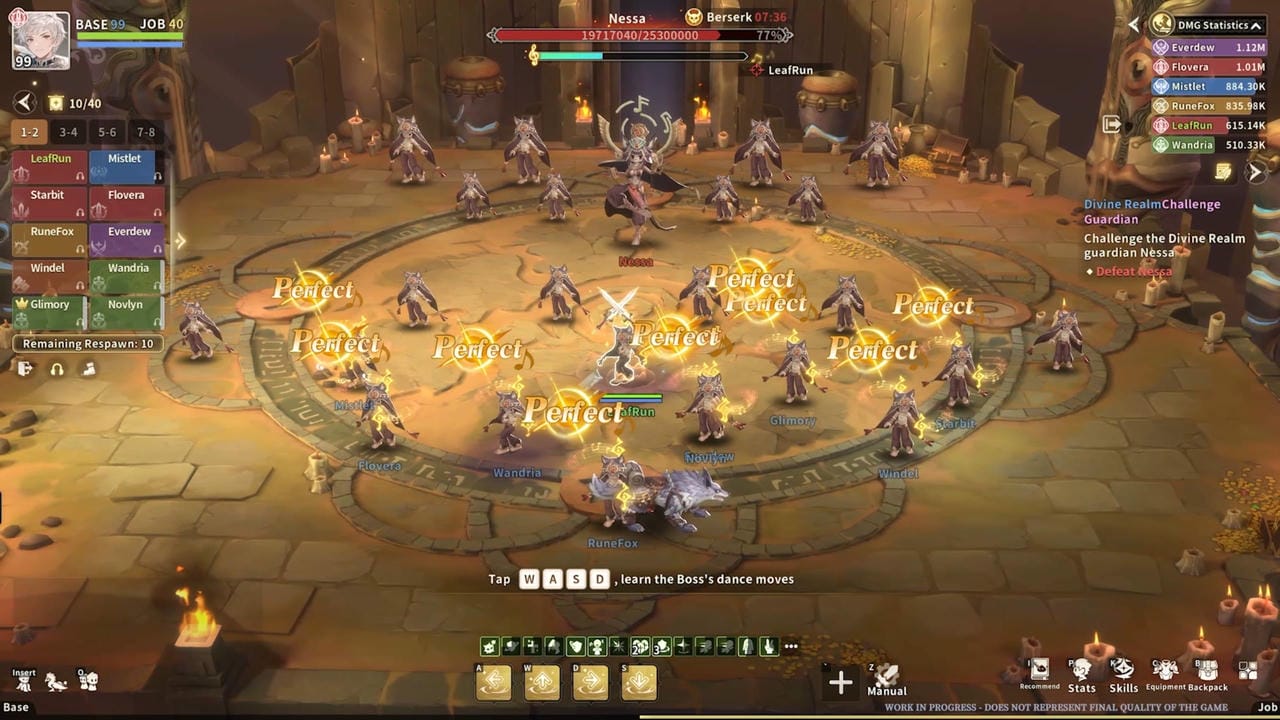Click the plus button beside Manual
The image size is (1280, 720).
841,682
